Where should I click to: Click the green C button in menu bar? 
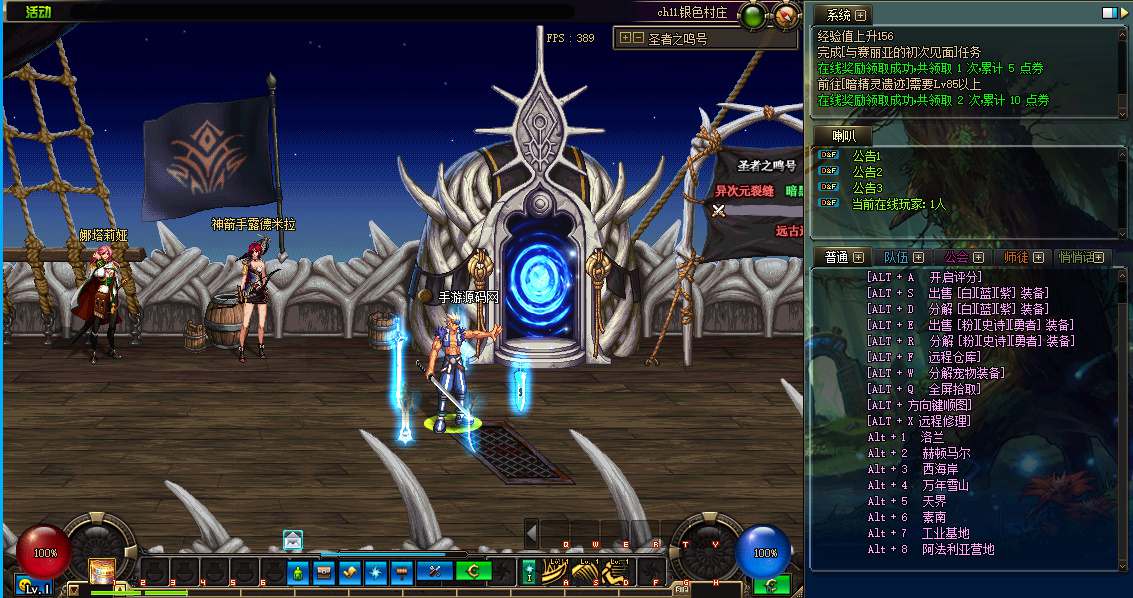(472, 572)
